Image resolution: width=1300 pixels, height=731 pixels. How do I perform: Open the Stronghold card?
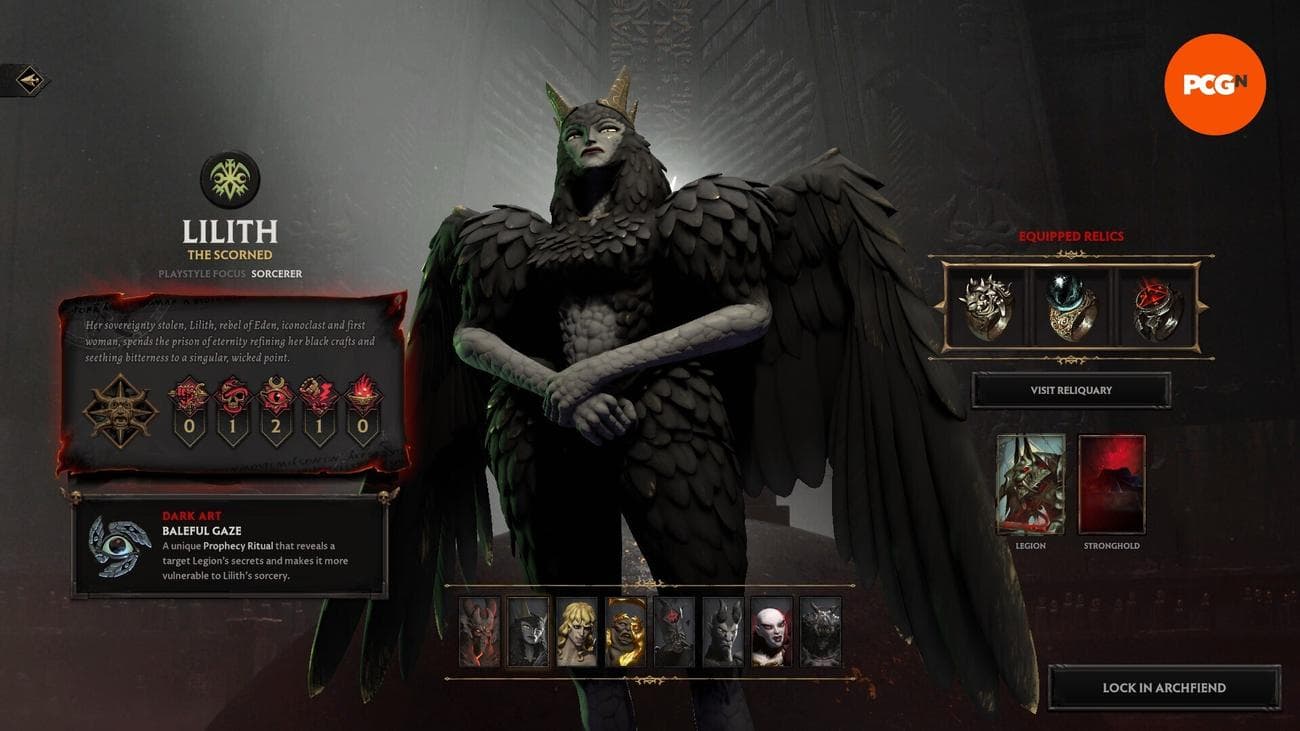click(x=1112, y=484)
